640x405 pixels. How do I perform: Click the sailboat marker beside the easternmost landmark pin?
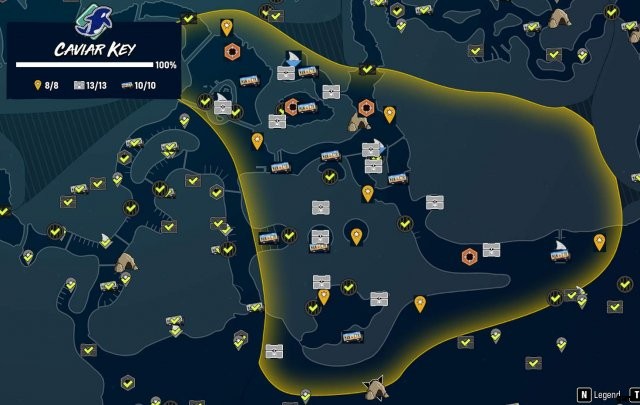(x=561, y=249)
